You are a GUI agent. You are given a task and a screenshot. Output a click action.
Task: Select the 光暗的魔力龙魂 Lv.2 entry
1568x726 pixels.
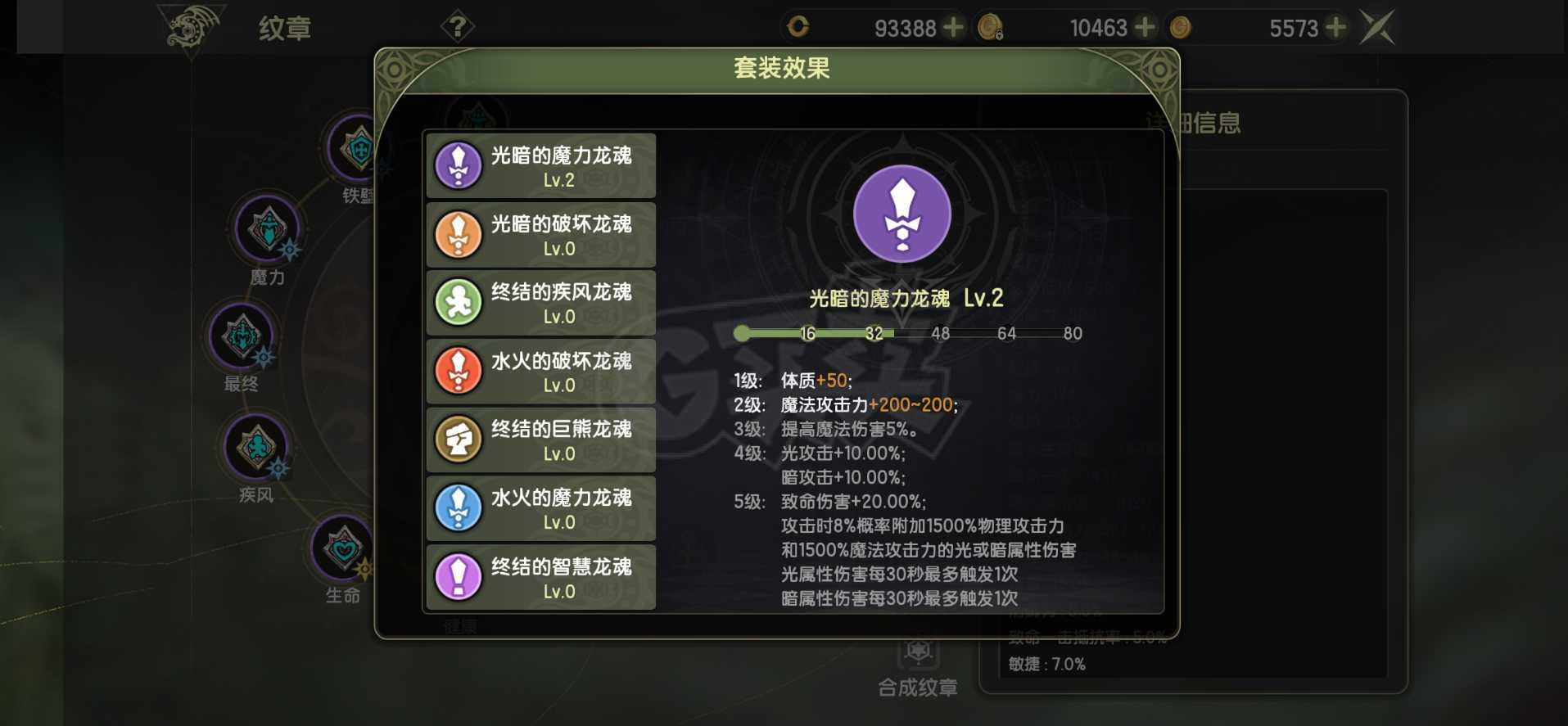pos(539,165)
